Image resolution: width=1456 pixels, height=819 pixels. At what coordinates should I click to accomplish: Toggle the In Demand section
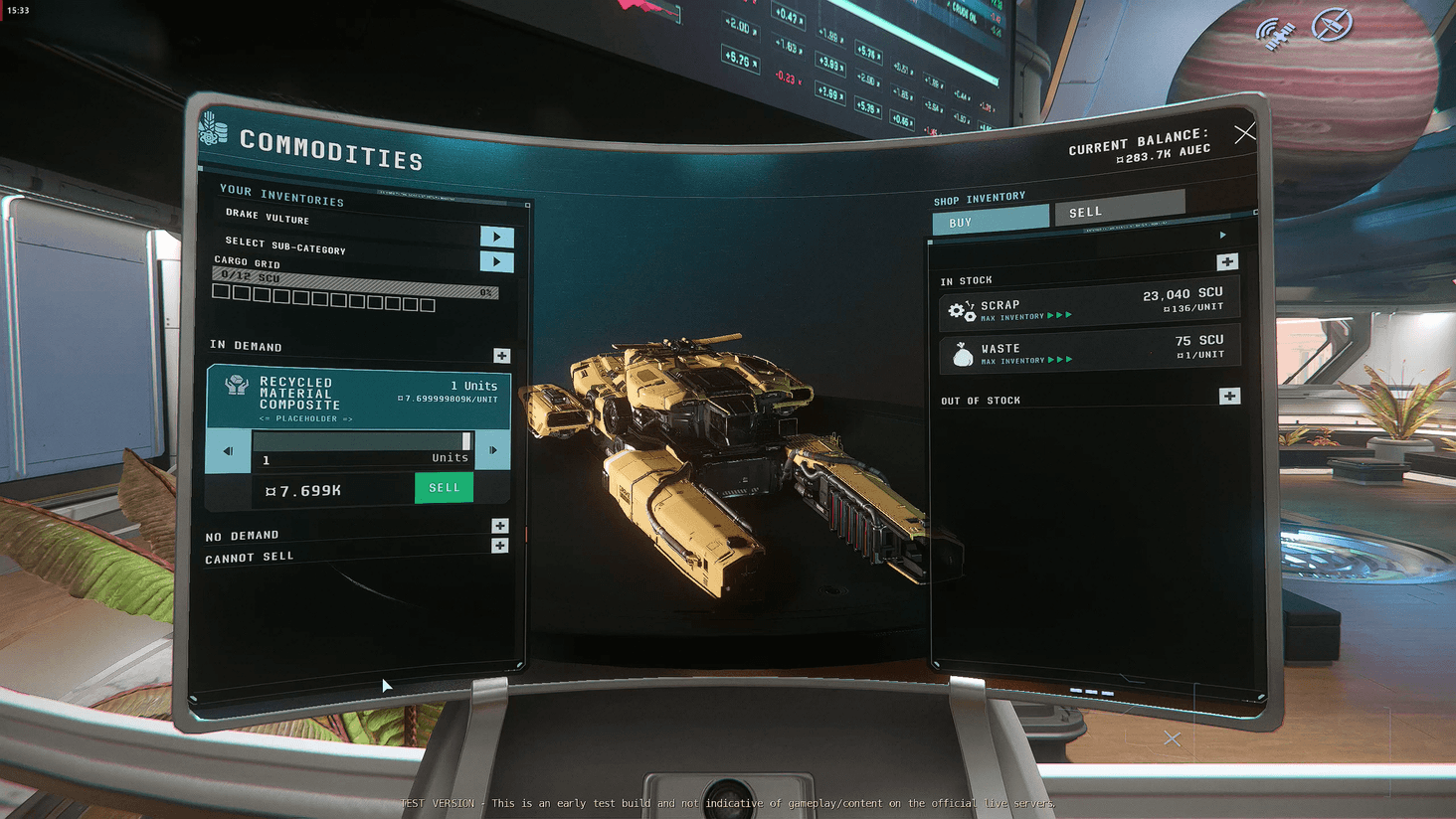tap(501, 355)
